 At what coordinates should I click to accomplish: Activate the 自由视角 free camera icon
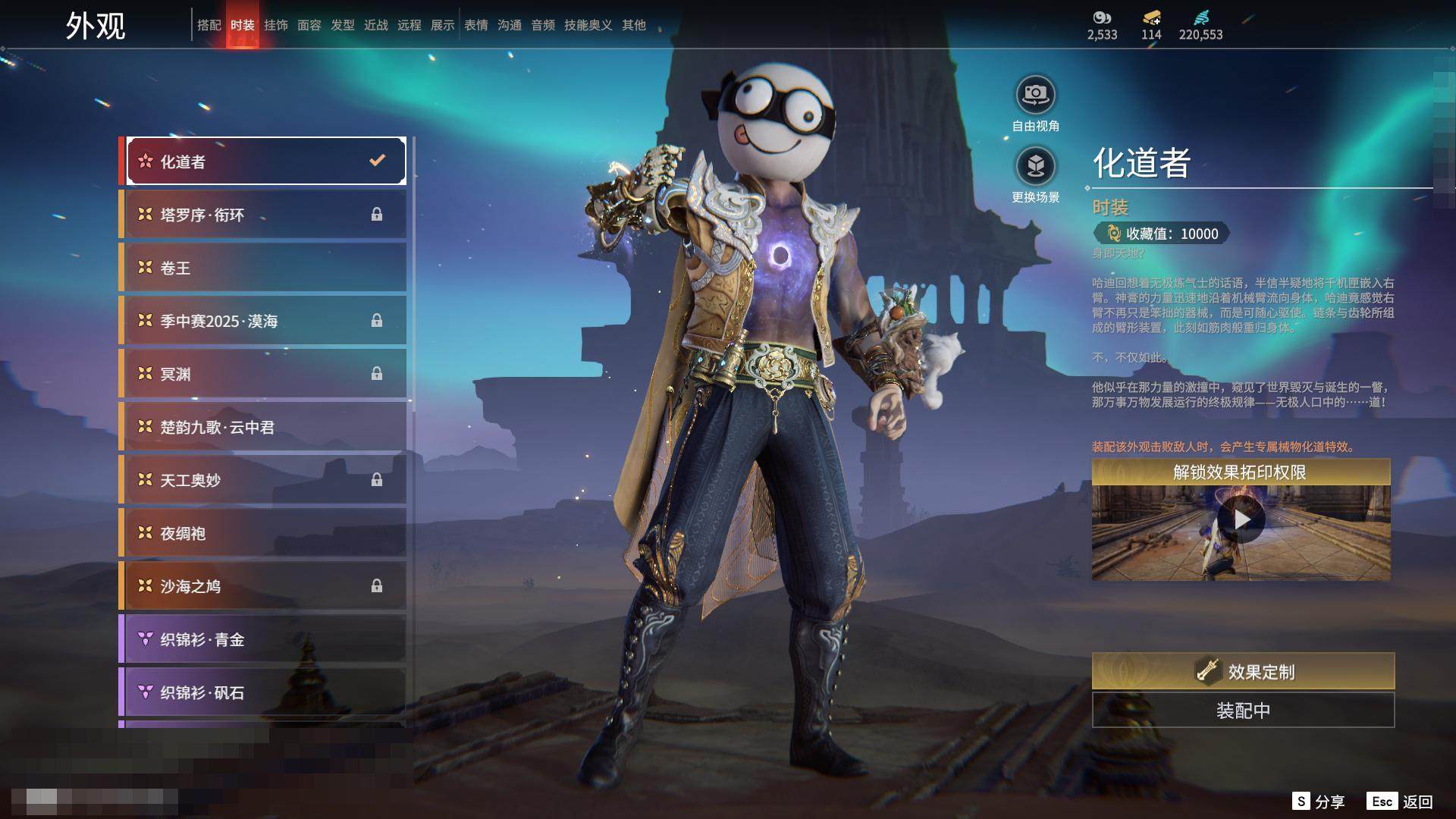pyautogui.click(x=1035, y=96)
